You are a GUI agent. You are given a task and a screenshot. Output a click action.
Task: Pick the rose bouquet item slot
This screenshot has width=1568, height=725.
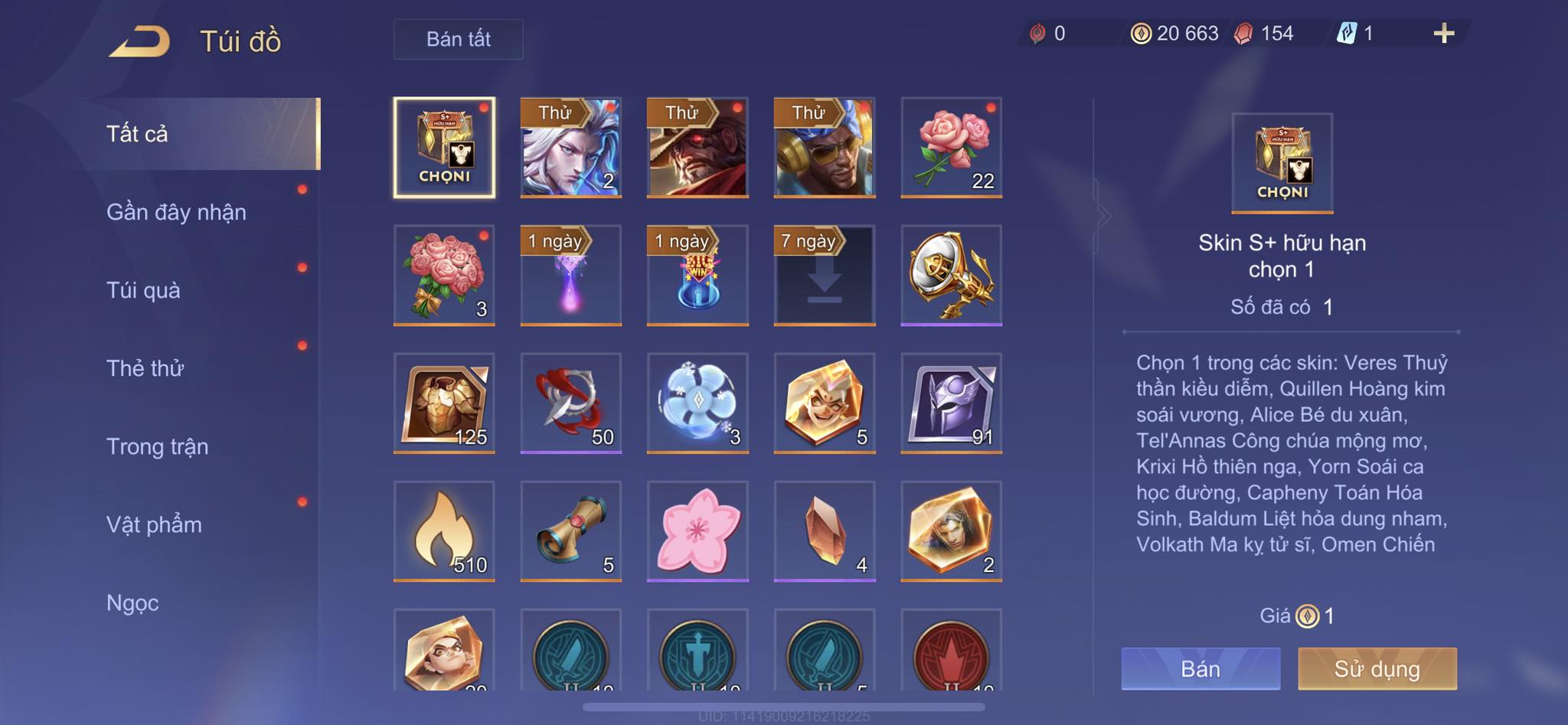[444, 276]
